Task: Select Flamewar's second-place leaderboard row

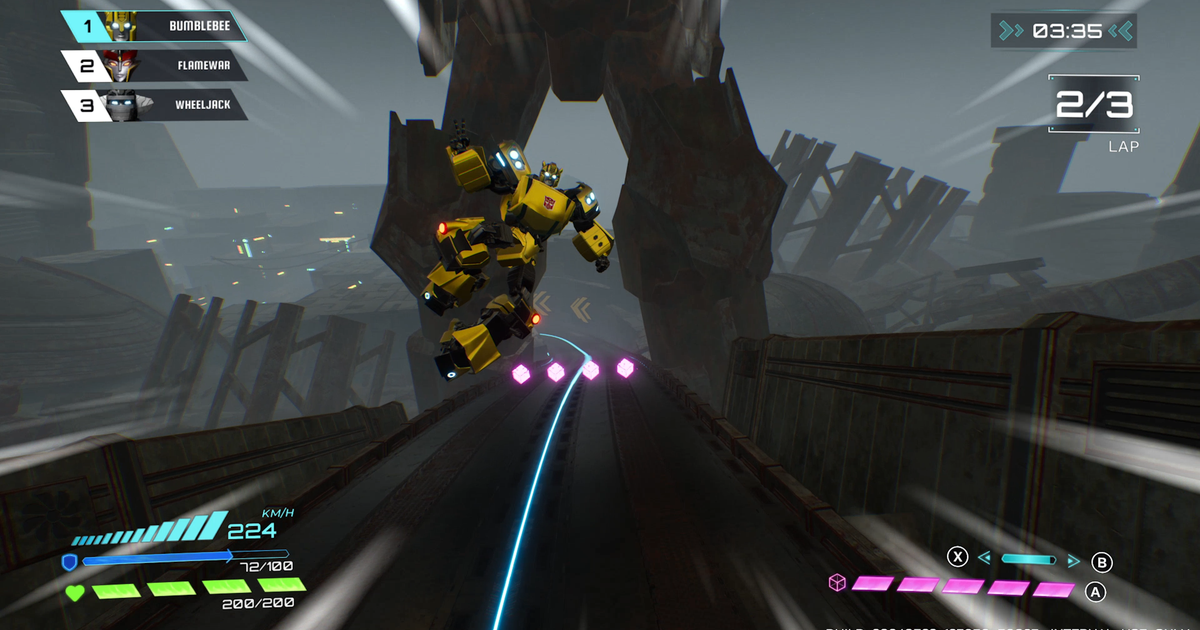Action: click(x=155, y=66)
